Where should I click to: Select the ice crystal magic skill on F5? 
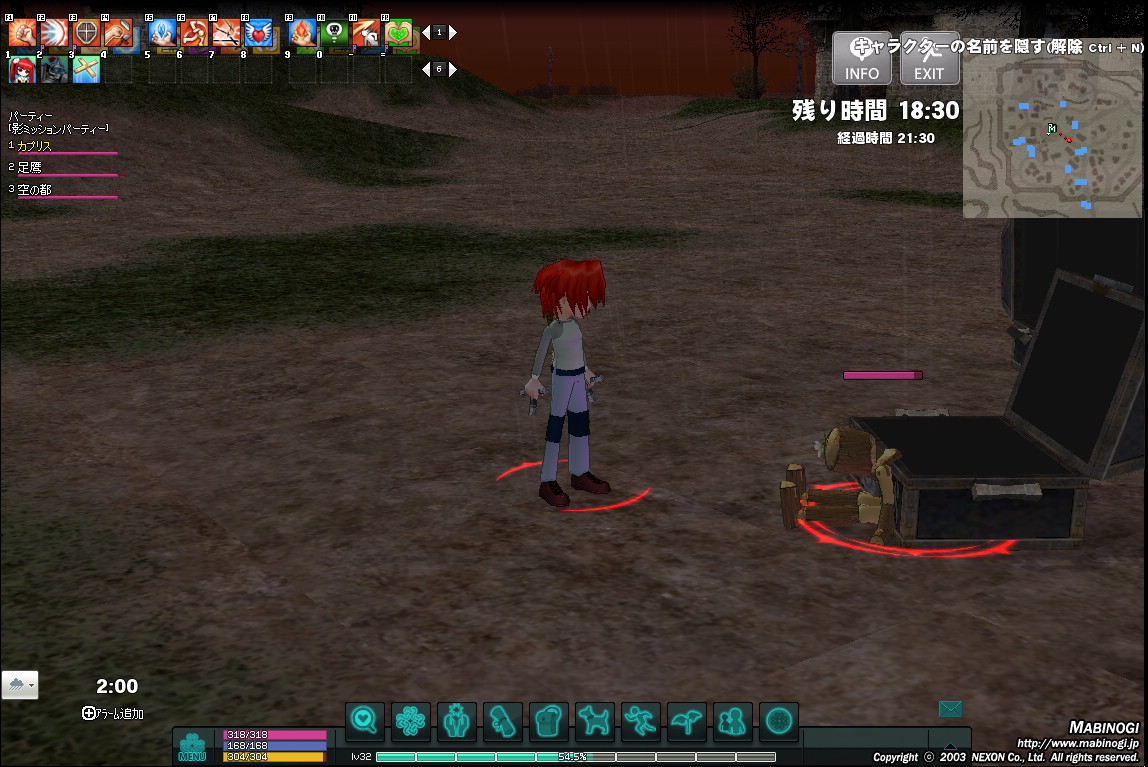(x=162, y=33)
